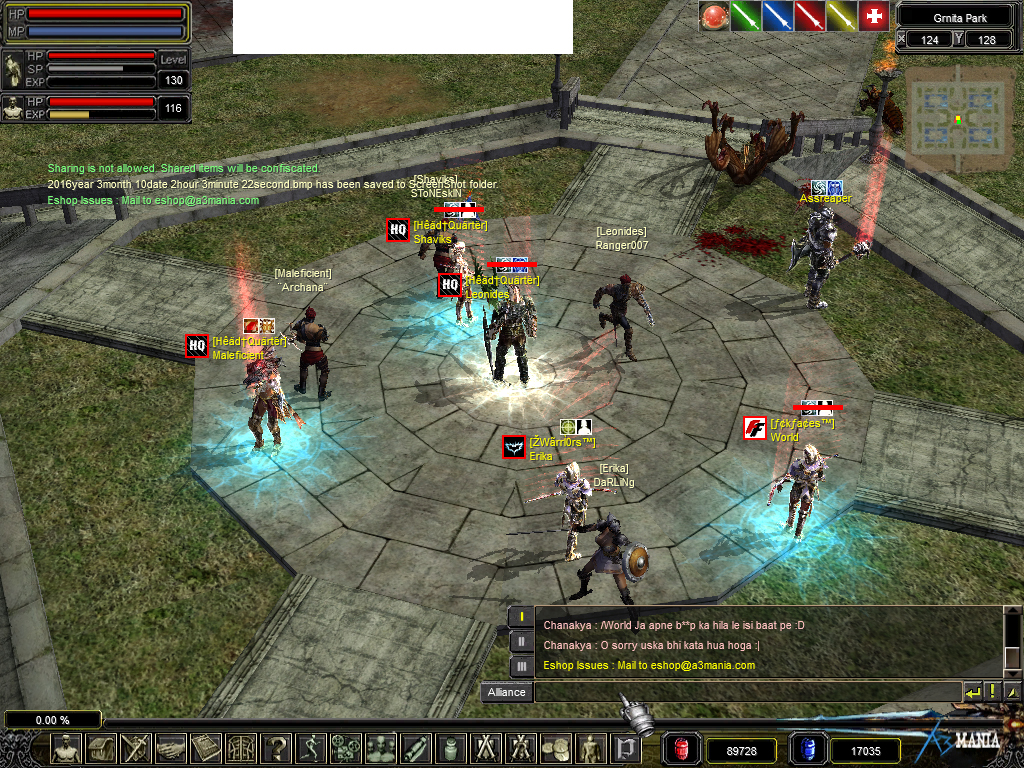Activate the yellow sword skill icon
1024x768 pixels.
point(841,16)
